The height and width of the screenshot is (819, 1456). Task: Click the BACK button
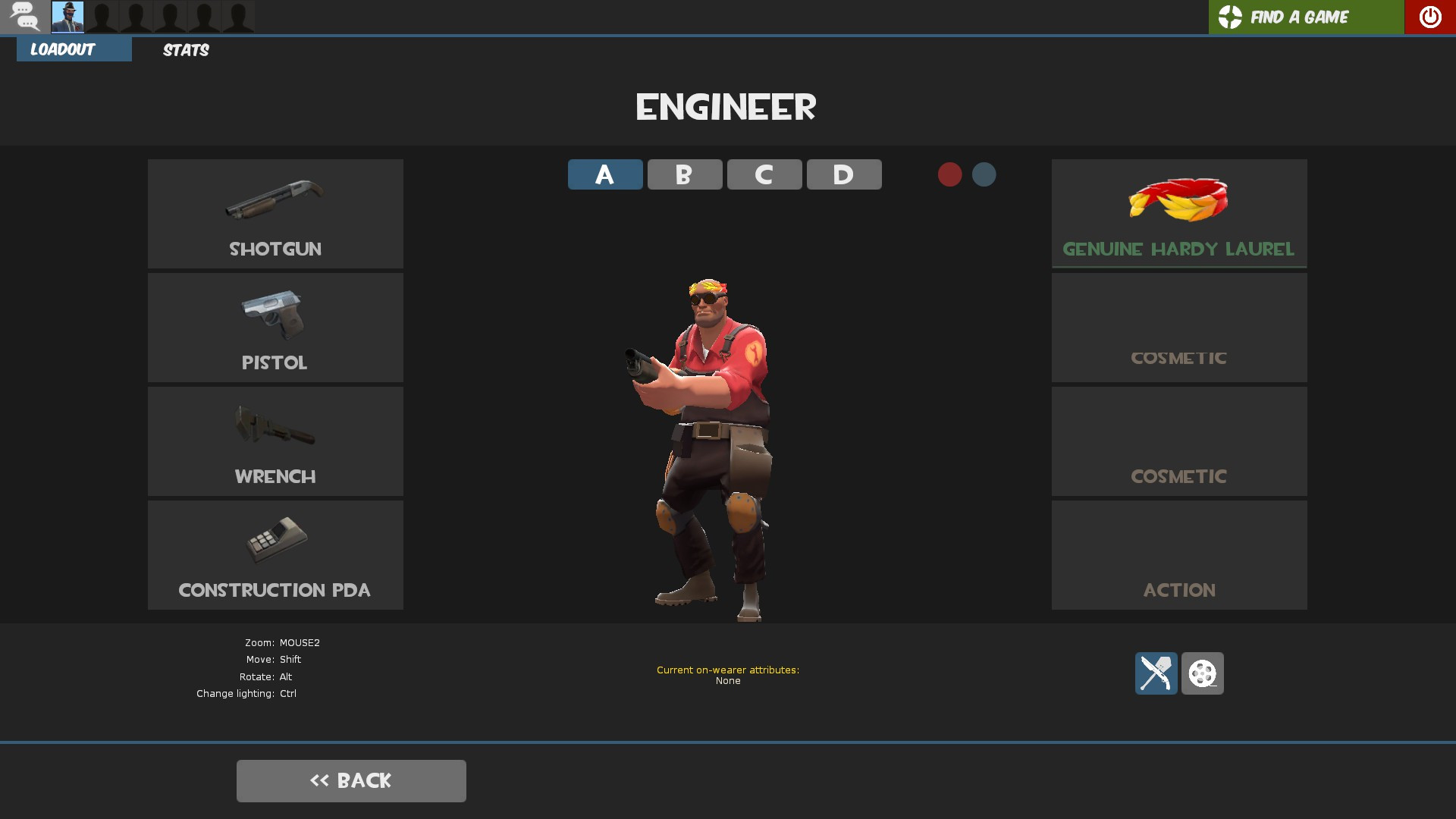click(x=351, y=780)
